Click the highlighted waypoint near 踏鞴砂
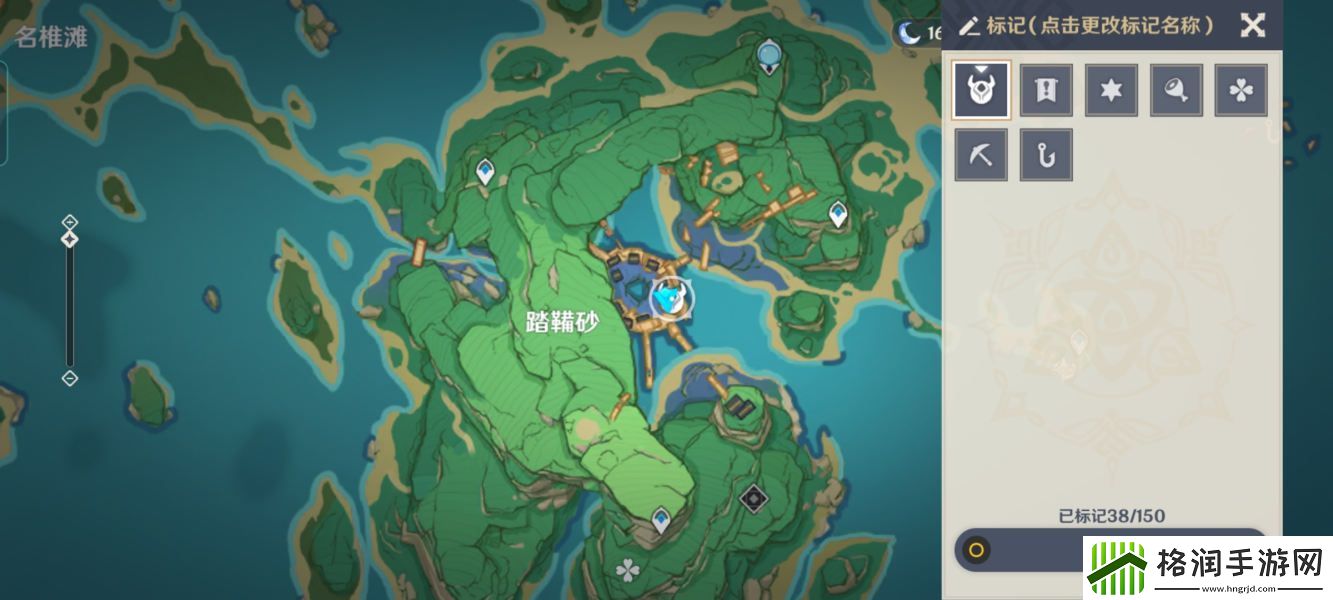Image resolution: width=1333 pixels, height=600 pixels. pyautogui.click(x=670, y=297)
